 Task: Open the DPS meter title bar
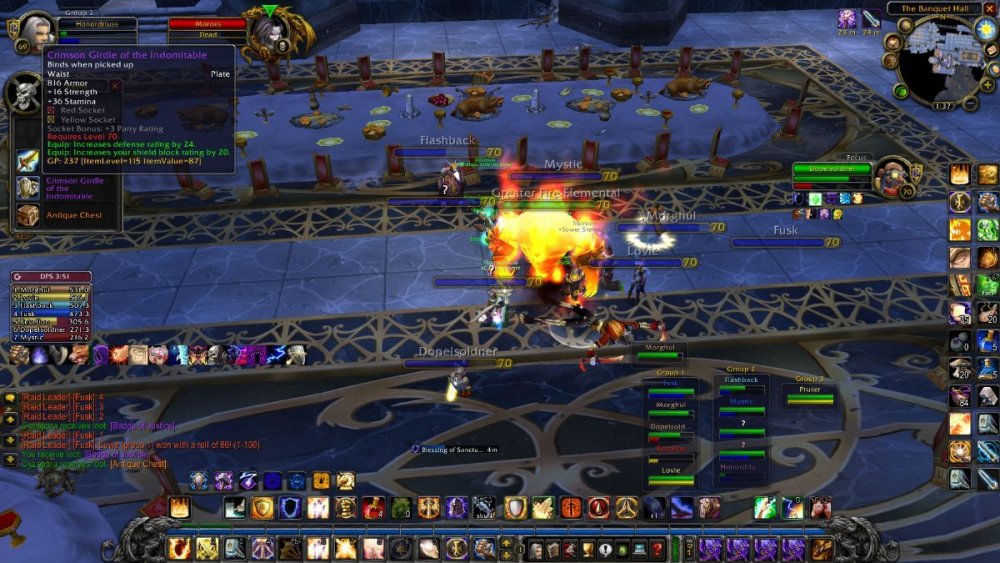coord(50,277)
